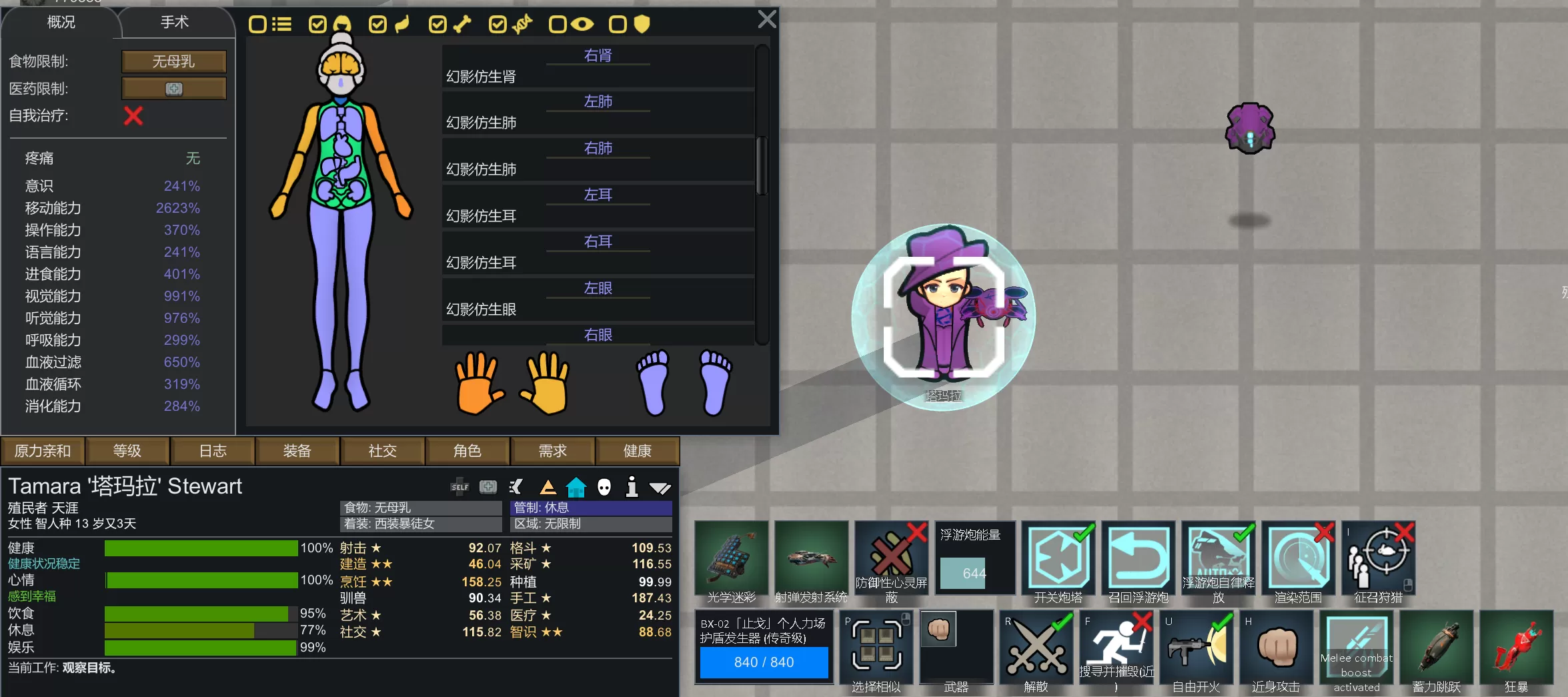Toggle the brain body-part filter checkbox
Screen dimensions: 1568x697
(x=318, y=25)
